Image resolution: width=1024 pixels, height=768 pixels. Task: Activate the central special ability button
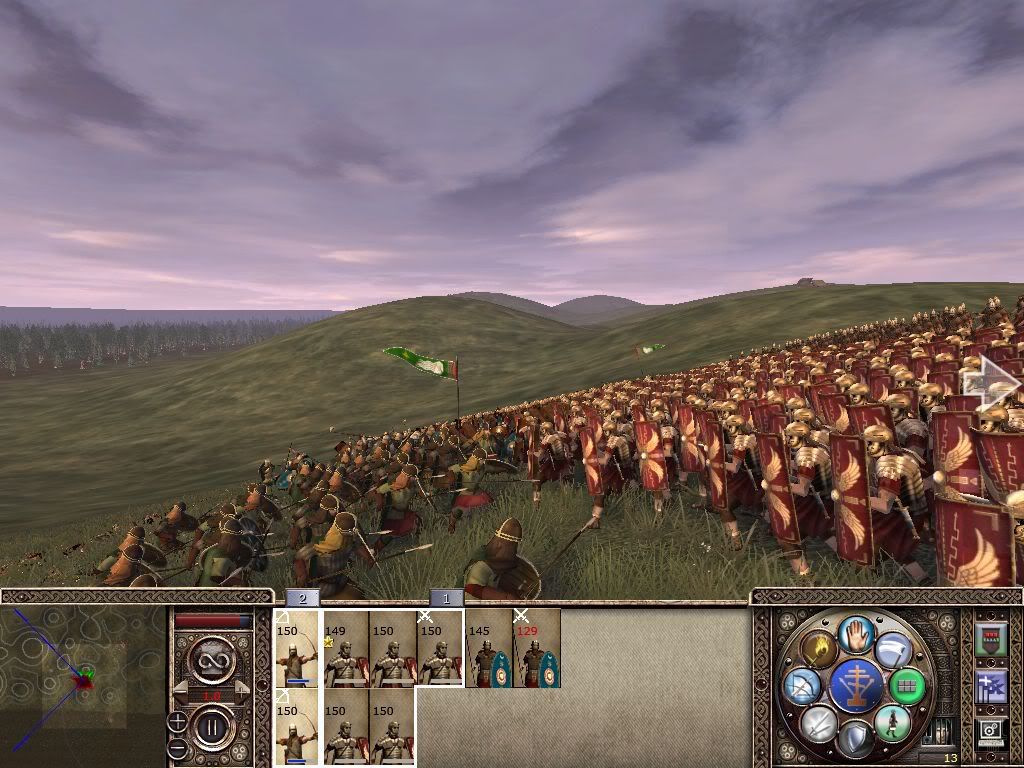tap(856, 686)
